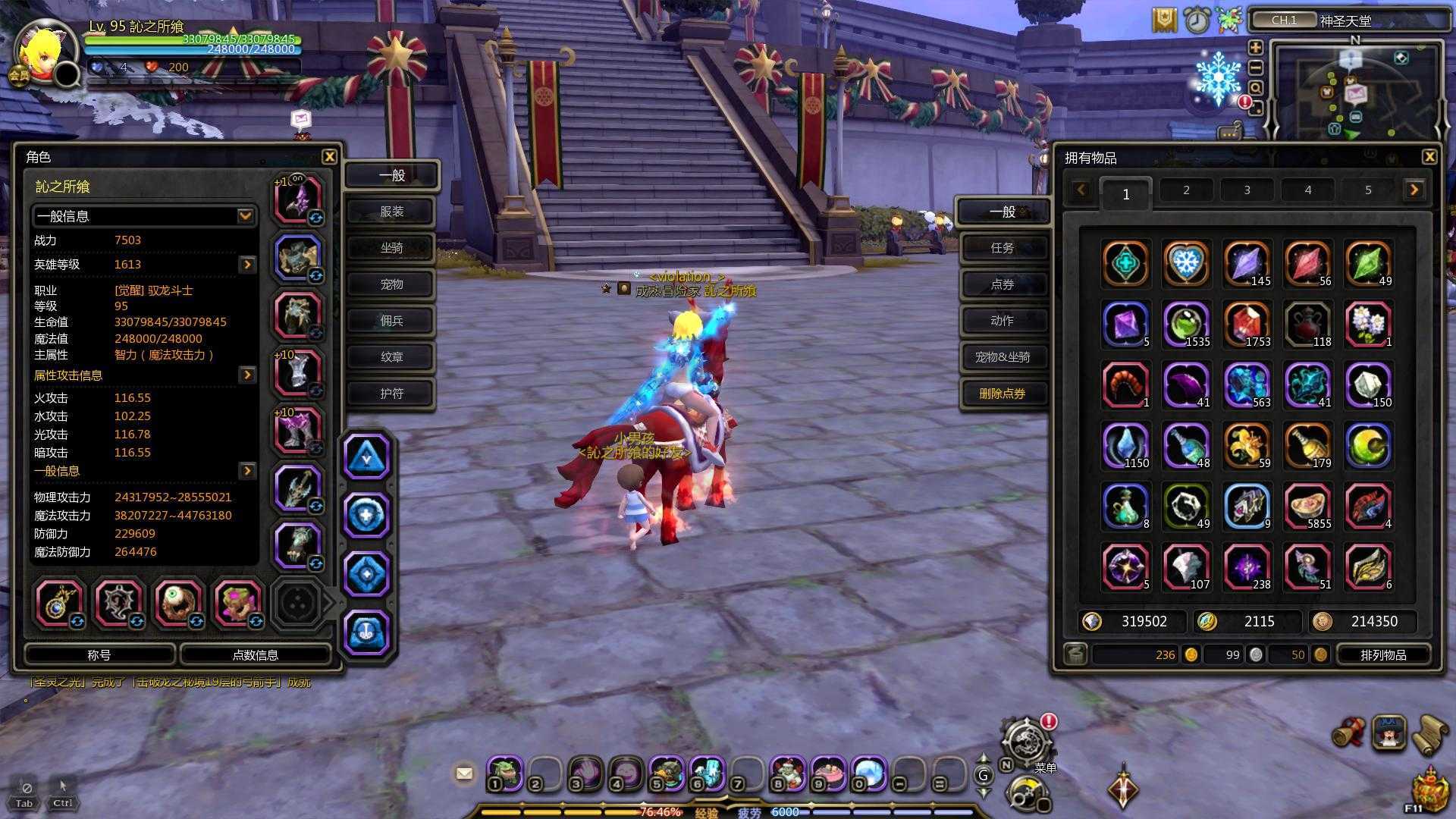This screenshot has height=819, width=1456.
Task: Go to the next inventory page arrow
Action: (1414, 190)
